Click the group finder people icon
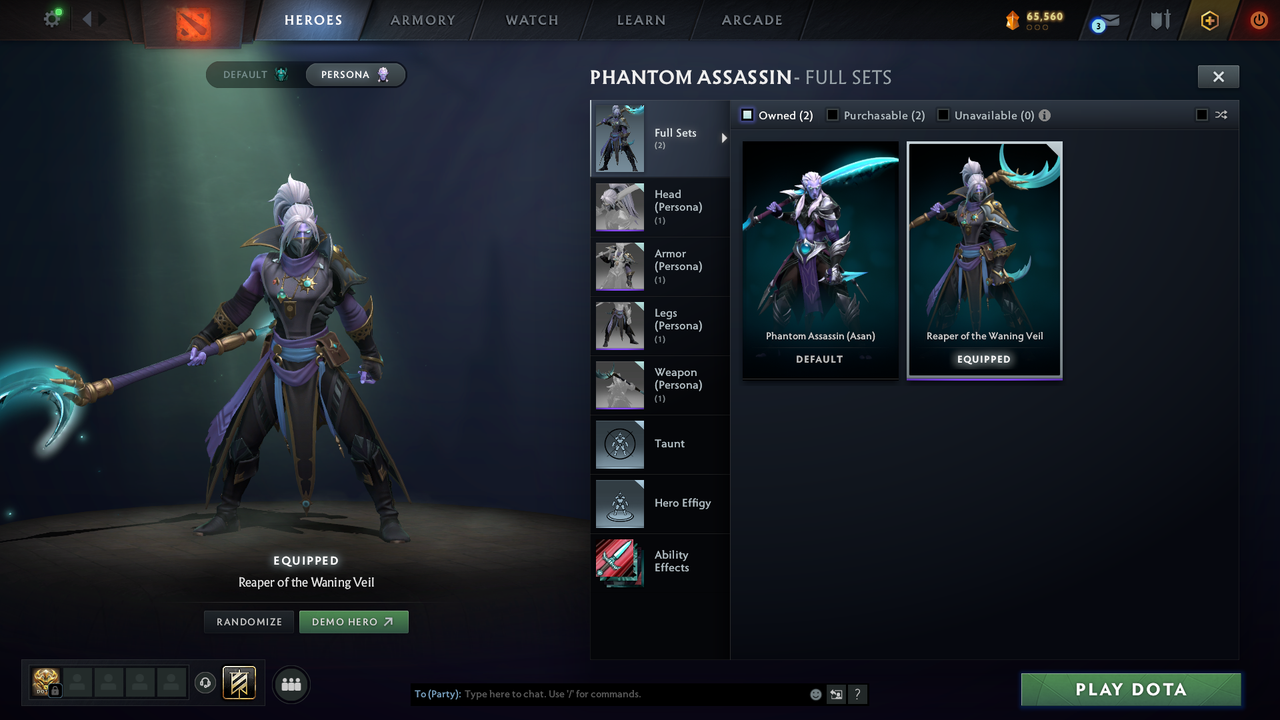 click(x=288, y=684)
